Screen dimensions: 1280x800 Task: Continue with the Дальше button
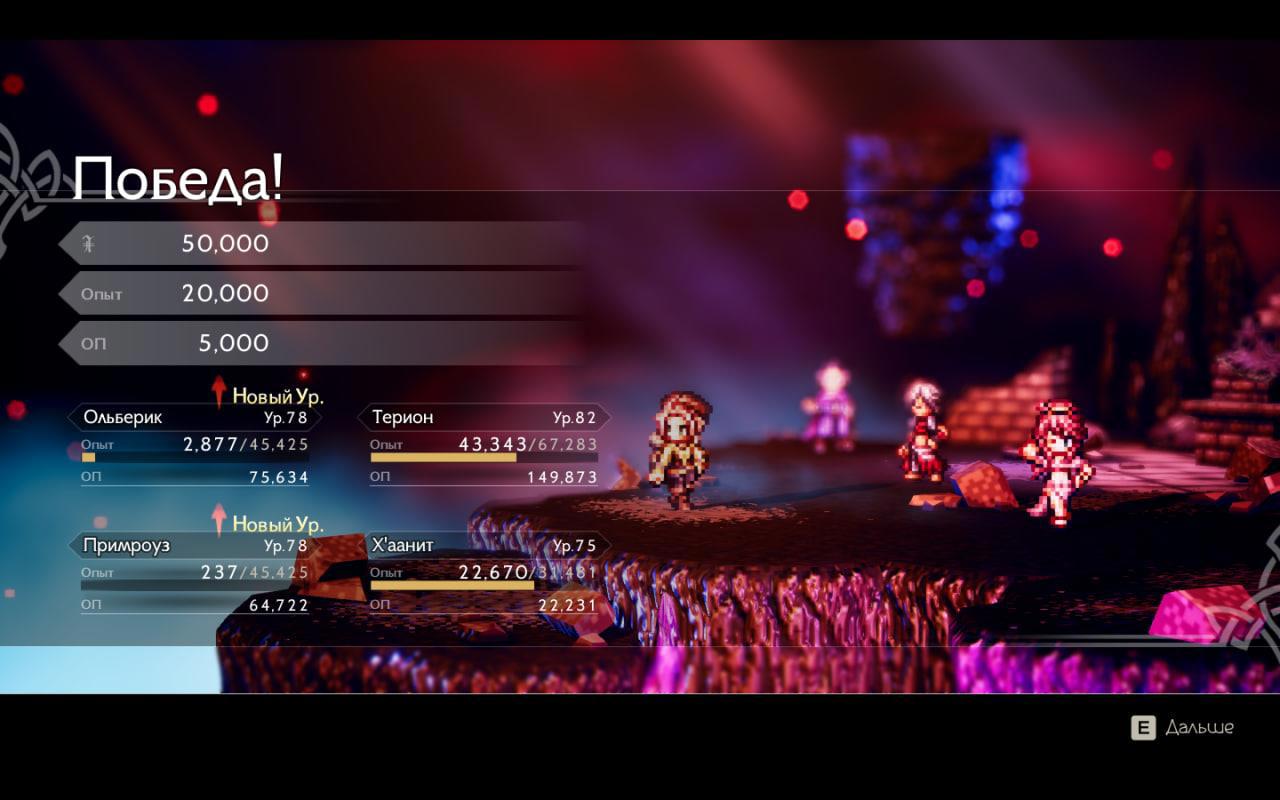coord(1183,728)
